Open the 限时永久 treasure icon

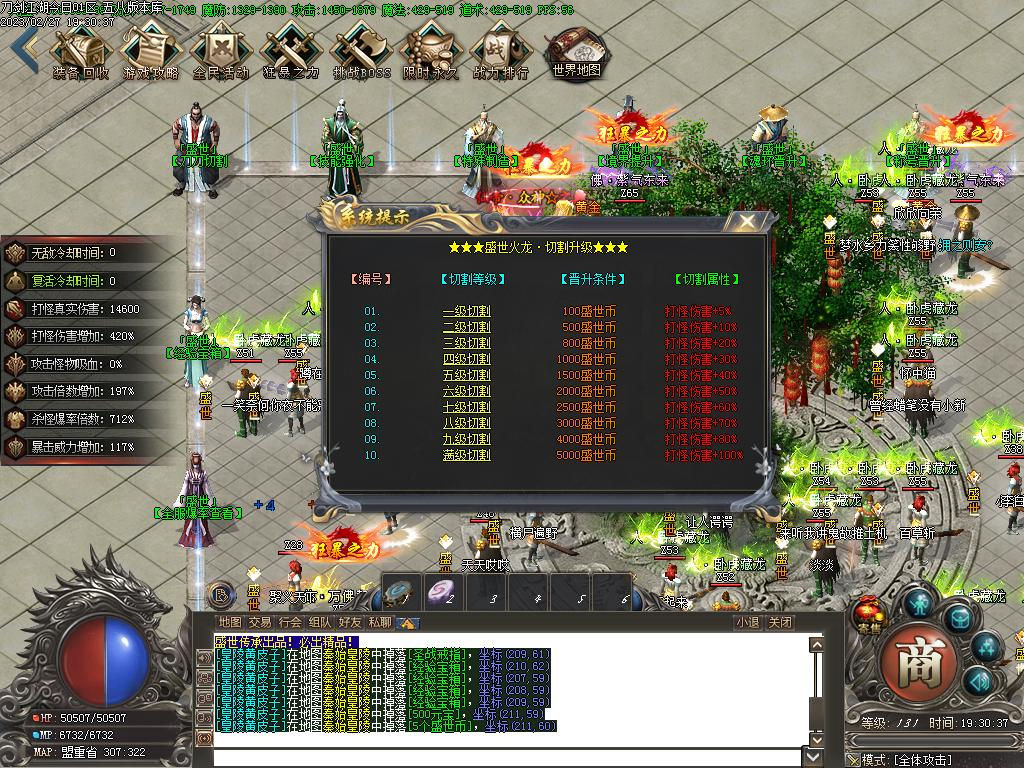pyautogui.click(x=431, y=50)
